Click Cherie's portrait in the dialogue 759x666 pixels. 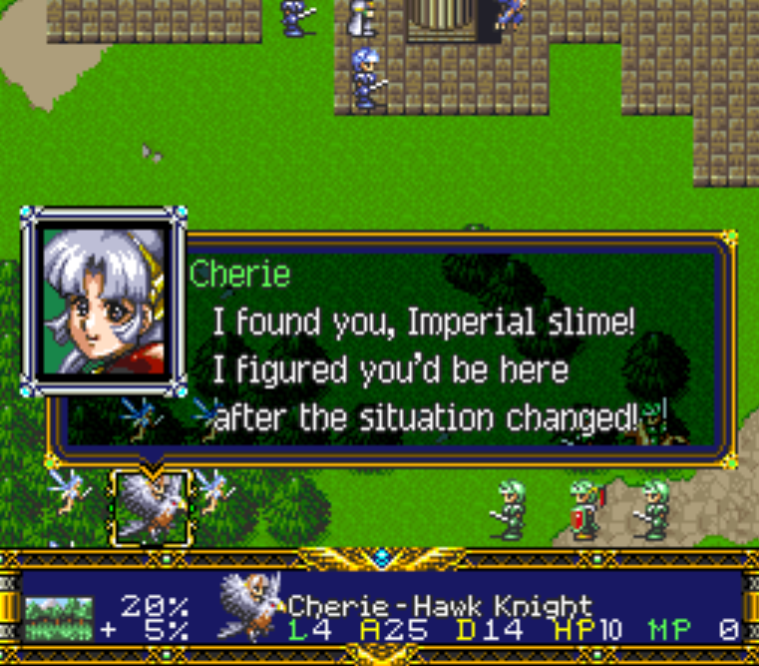(x=103, y=301)
